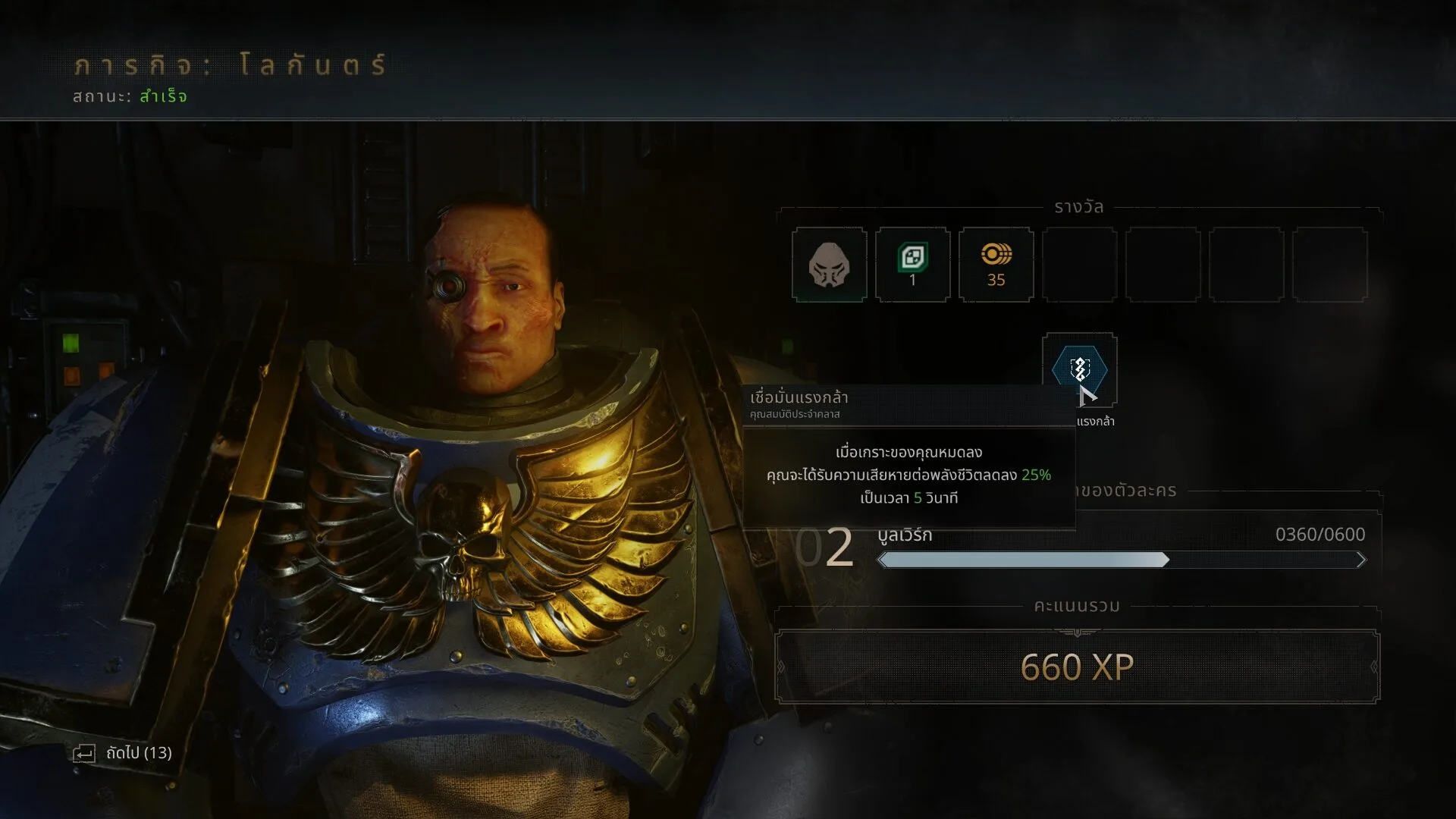Screen dimensions: 1456x819
Task: Select the gold coin reward showing 35
Action: click(x=996, y=265)
